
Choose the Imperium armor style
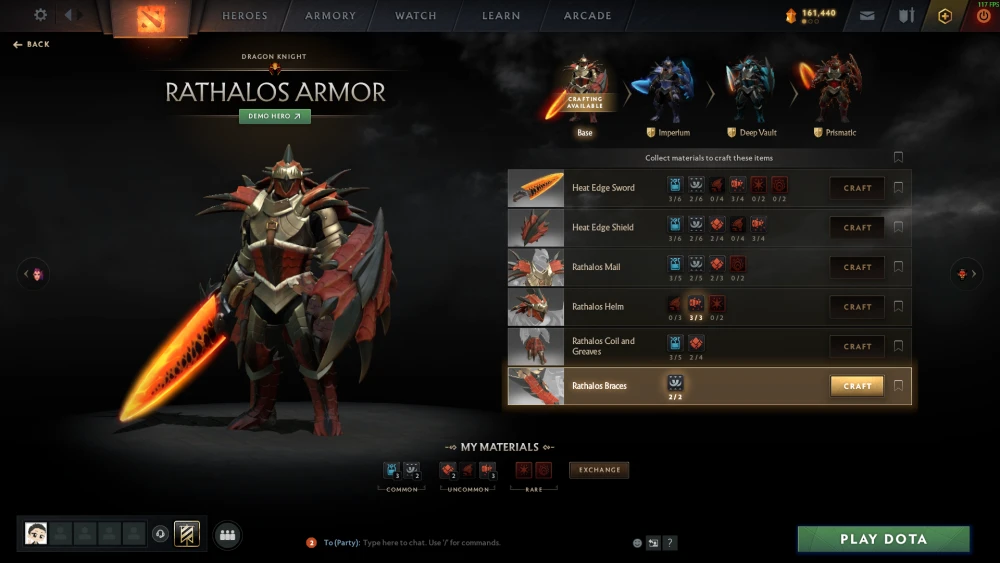click(668, 93)
